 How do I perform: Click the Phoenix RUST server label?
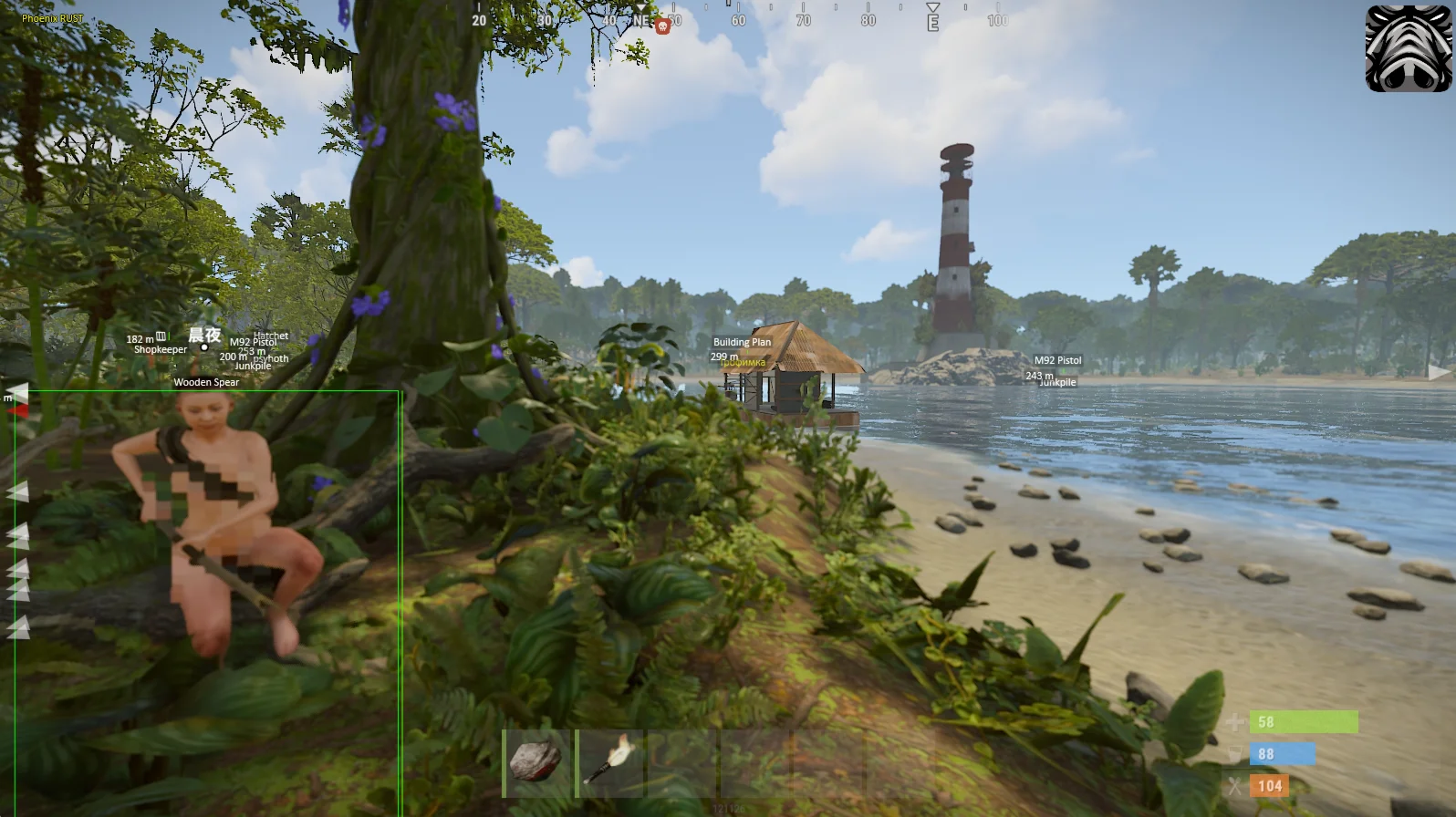coord(53,18)
